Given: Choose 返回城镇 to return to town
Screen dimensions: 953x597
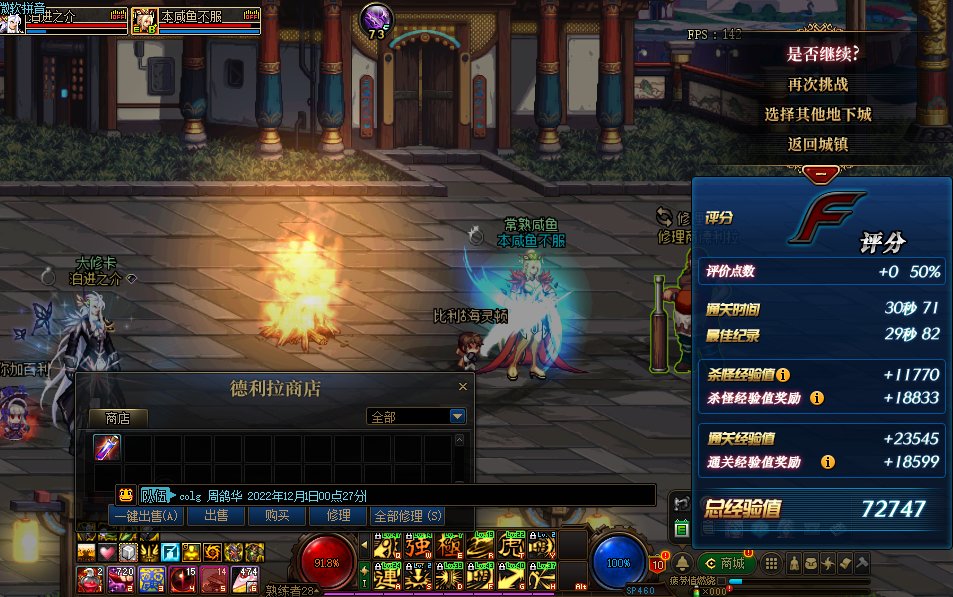Looking at the screenshot, I should 817,144.
